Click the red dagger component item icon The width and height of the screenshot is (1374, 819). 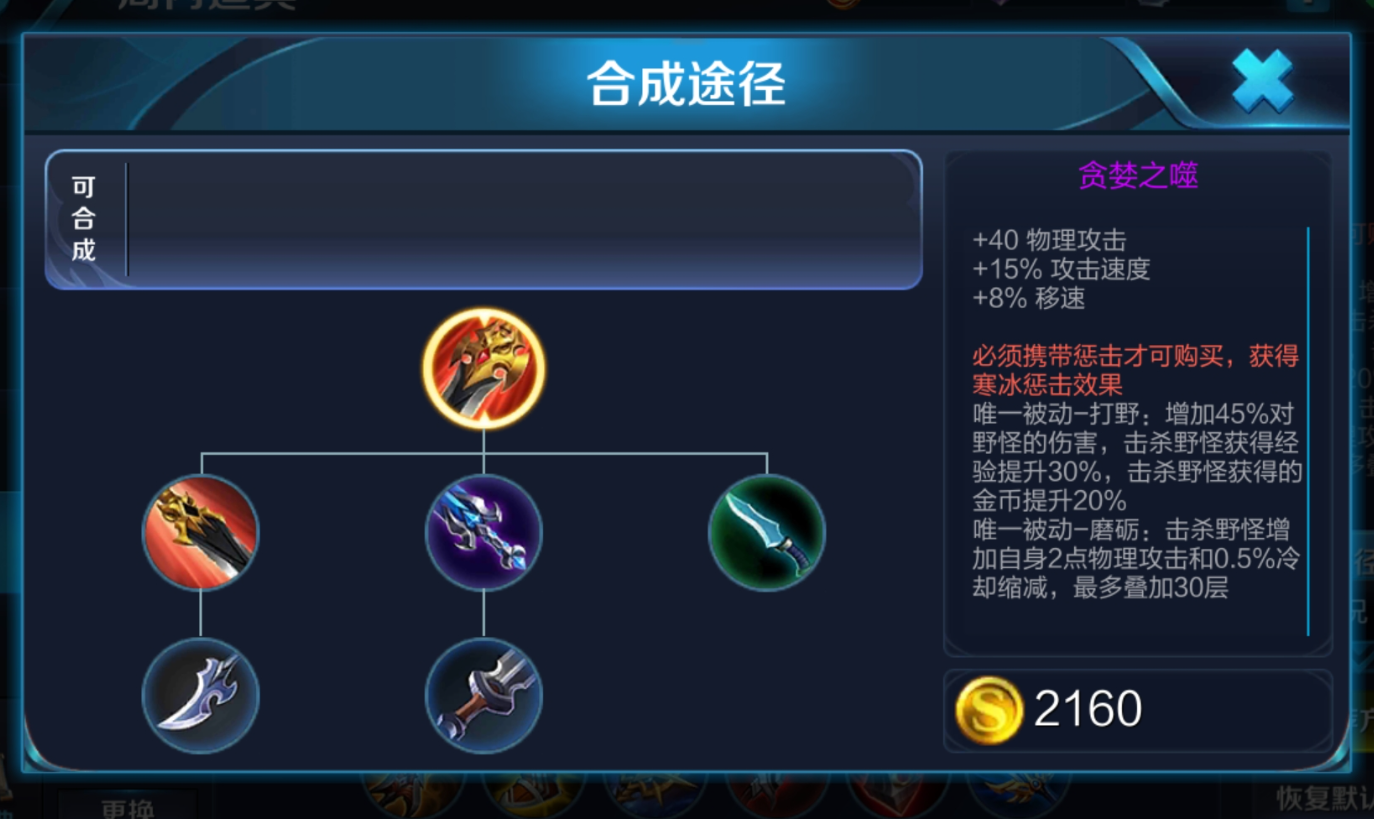pos(200,531)
